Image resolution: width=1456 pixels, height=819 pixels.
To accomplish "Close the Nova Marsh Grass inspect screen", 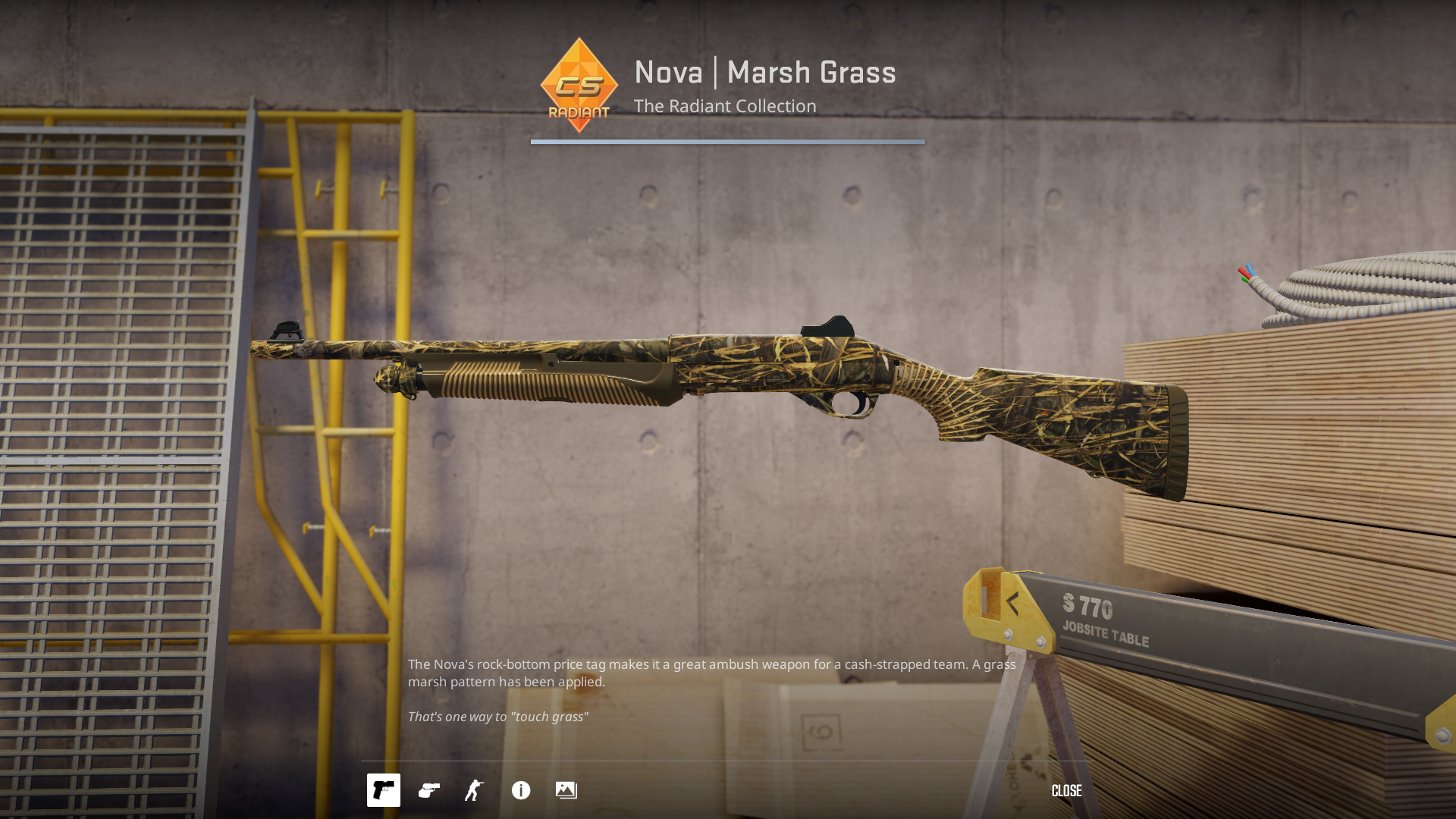I will [x=1066, y=791].
